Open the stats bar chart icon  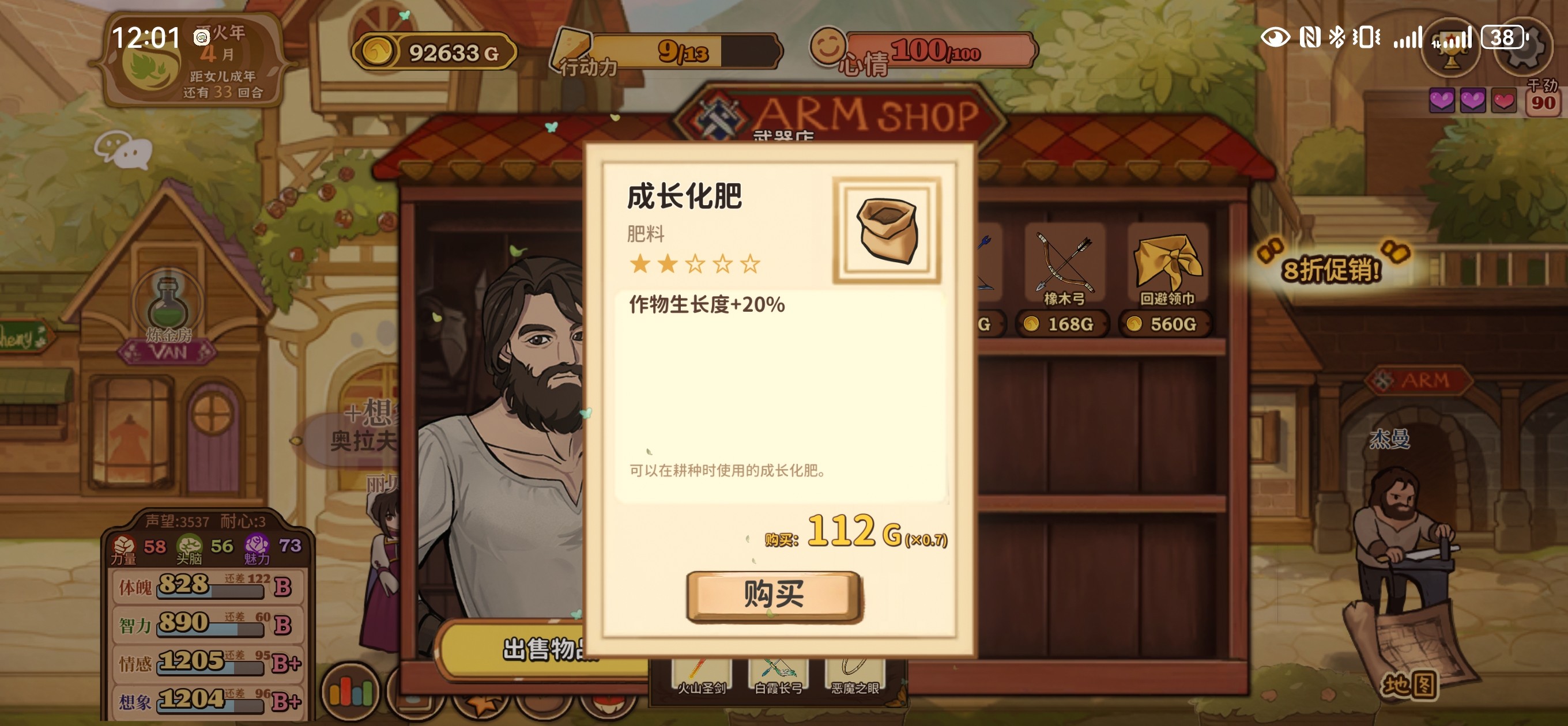349,691
